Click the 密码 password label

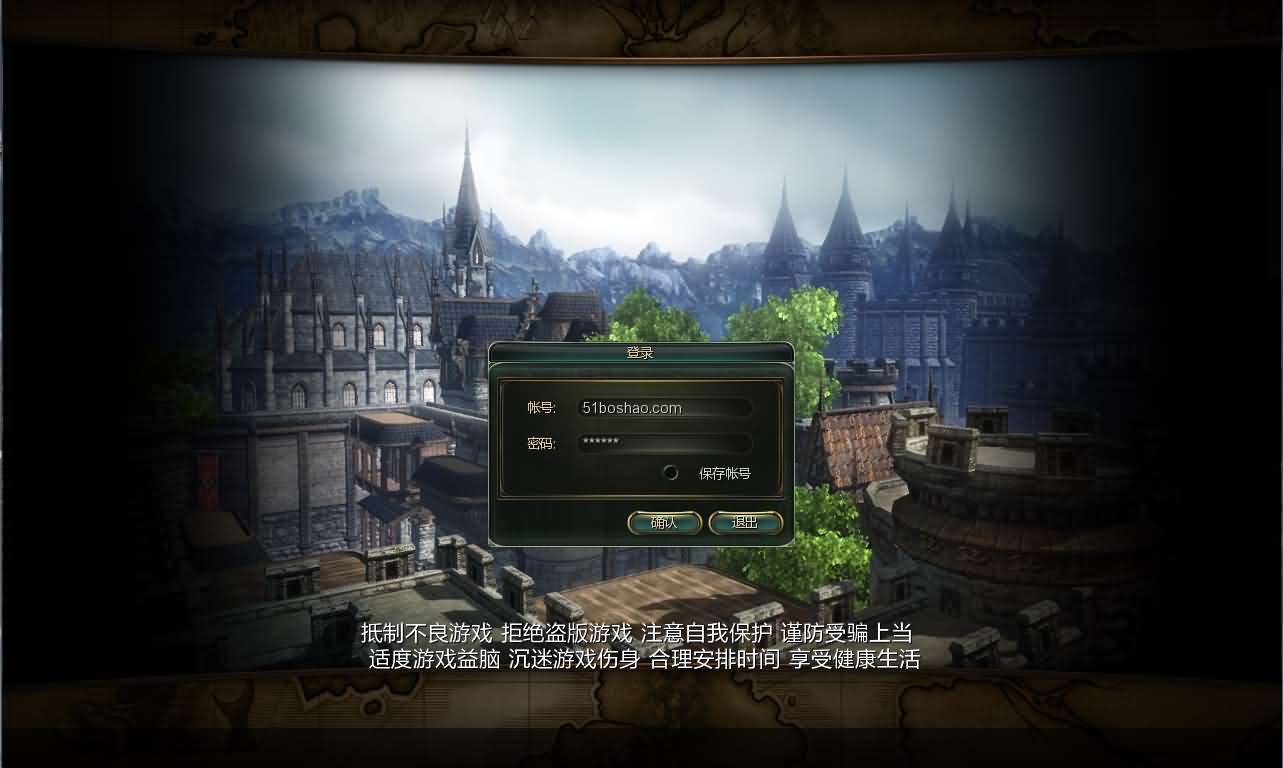click(x=540, y=443)
